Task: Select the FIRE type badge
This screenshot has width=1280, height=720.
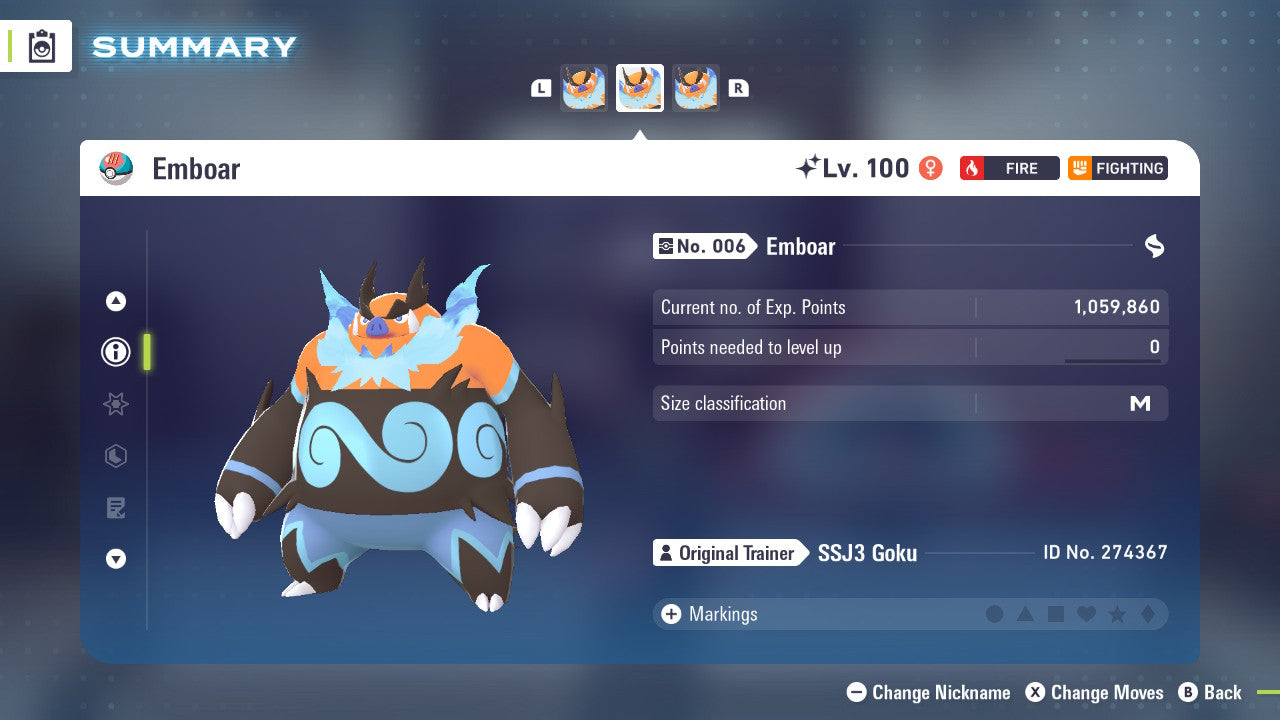Action: [x=1009, y=168]
